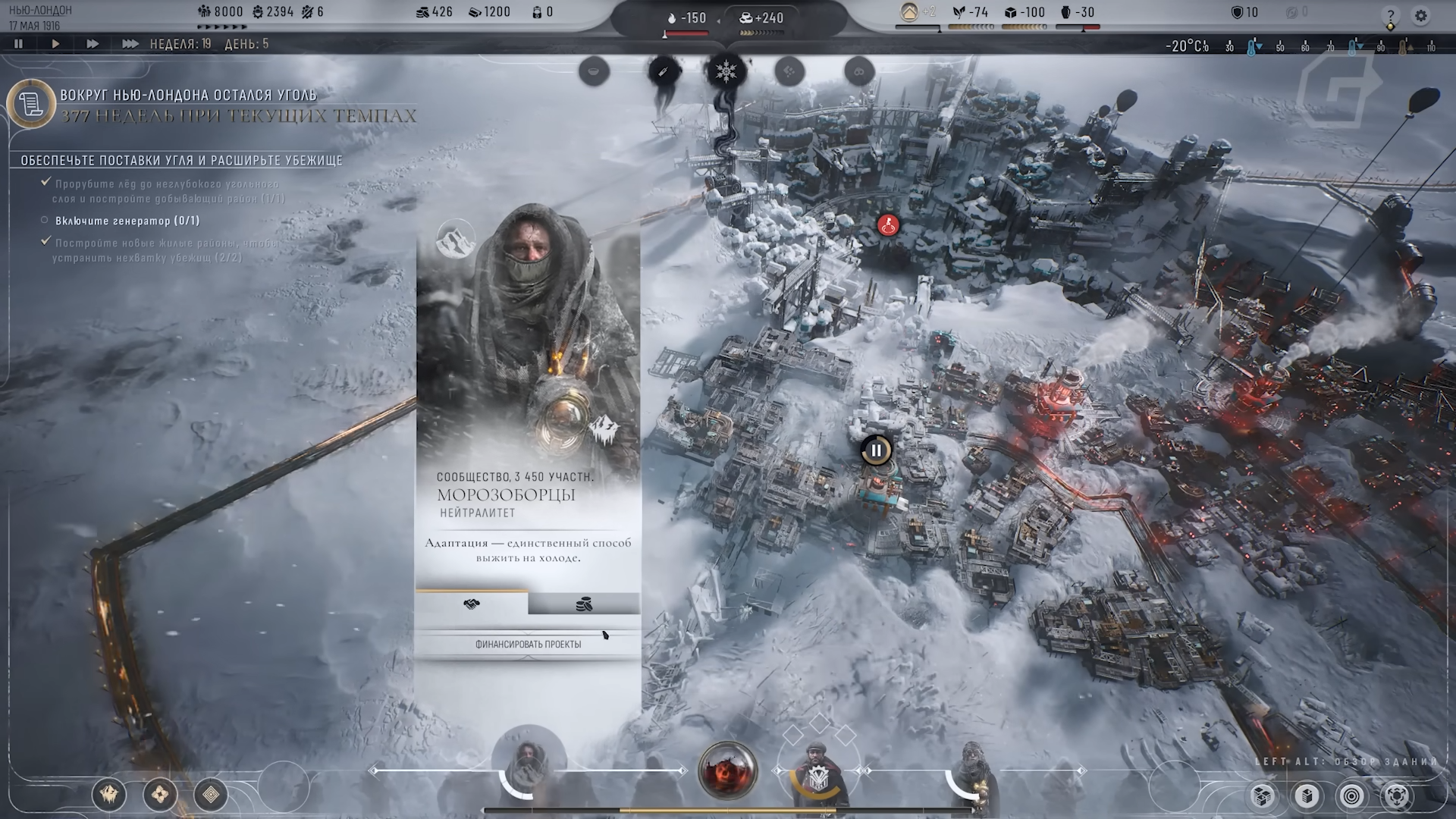Open the nested diamonds laws button

(x=211, y=795)
